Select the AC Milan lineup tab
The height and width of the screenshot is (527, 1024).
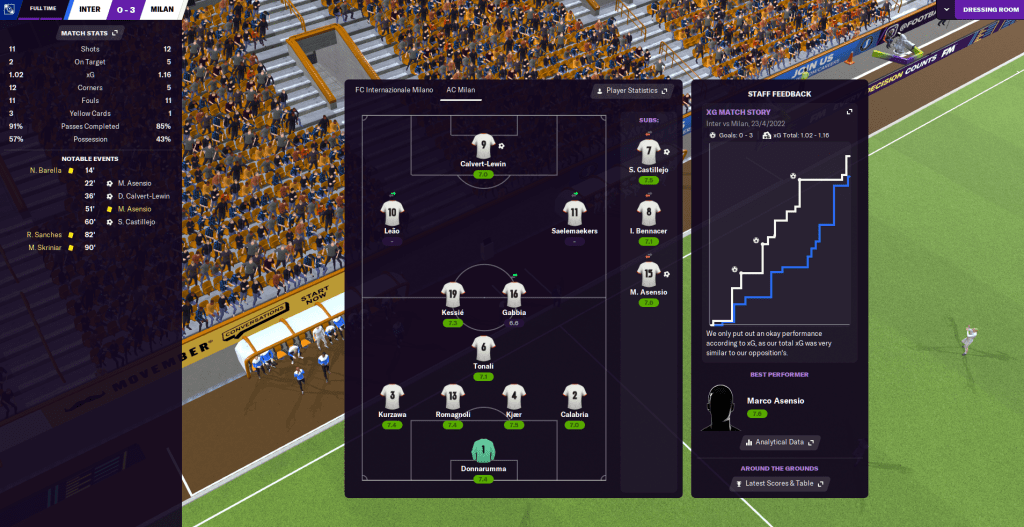[460, 90]
